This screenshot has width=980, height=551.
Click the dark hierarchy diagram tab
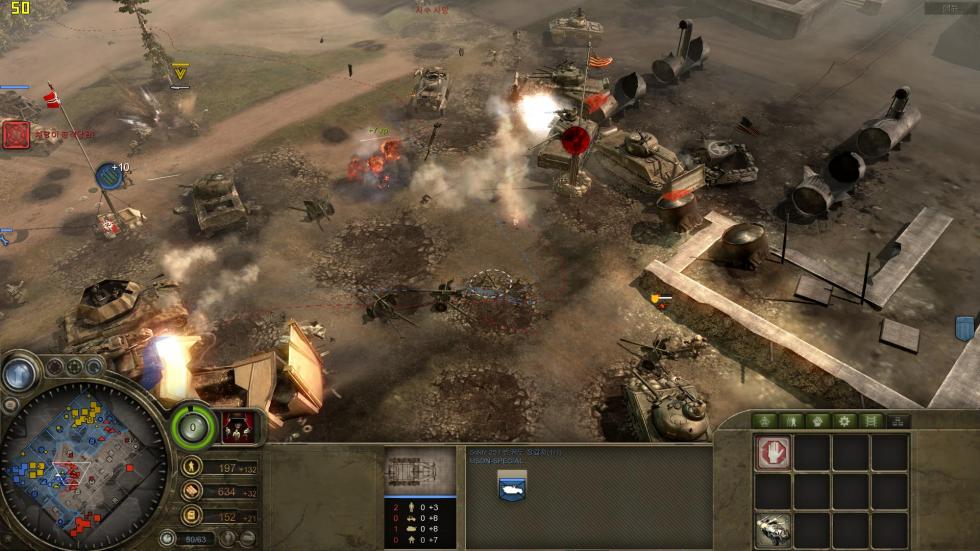pyautogui.click(x=898, y=421)
